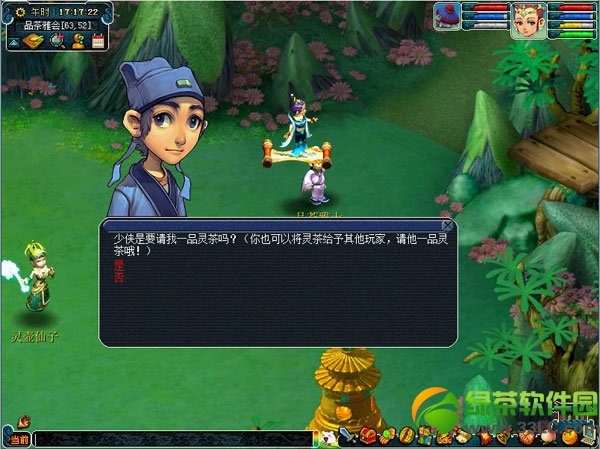The height and width of the screenshot is (449, 600).
Task: Open the globe magnifier search icon
Action: click(56, 41)
